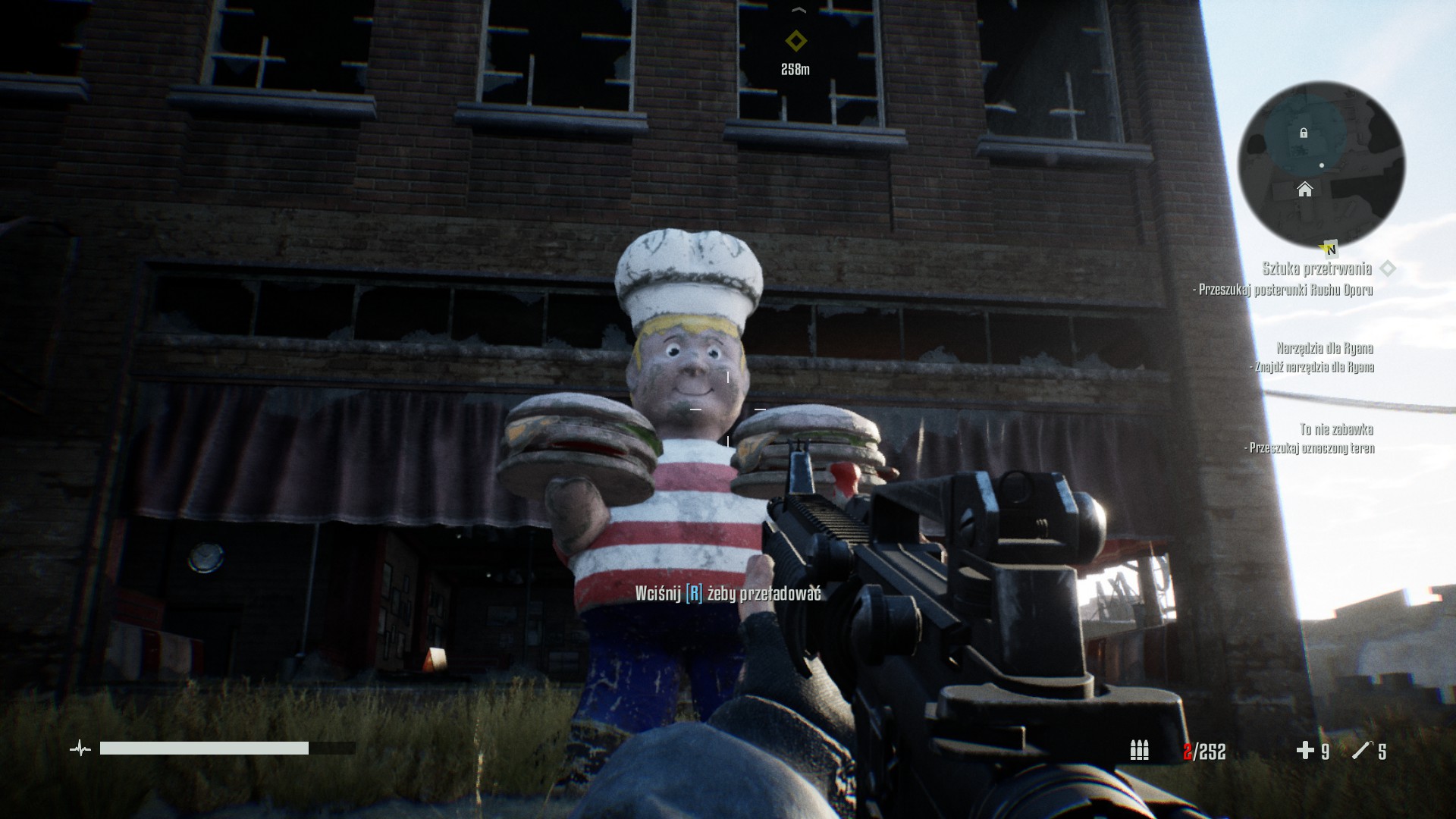This screenshot has width=1456, height=819.
Task: Click the circular minimap
Action: tap(1321, 165)
